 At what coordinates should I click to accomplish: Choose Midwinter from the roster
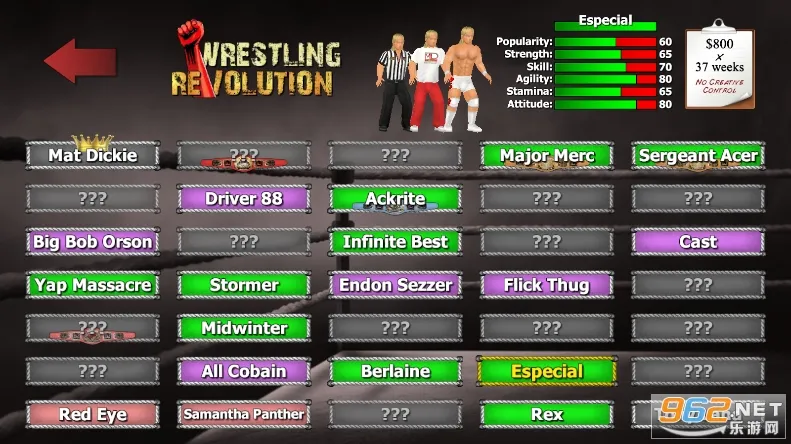244,328
